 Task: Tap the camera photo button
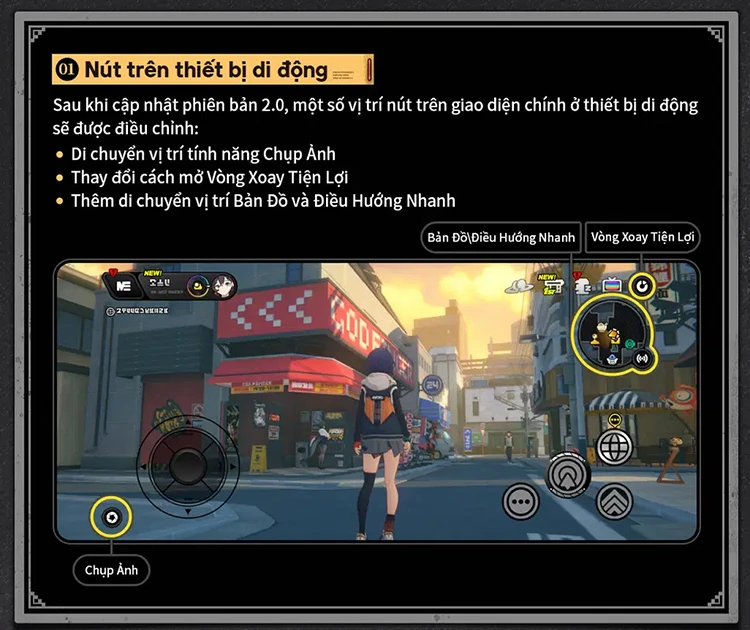110,517
